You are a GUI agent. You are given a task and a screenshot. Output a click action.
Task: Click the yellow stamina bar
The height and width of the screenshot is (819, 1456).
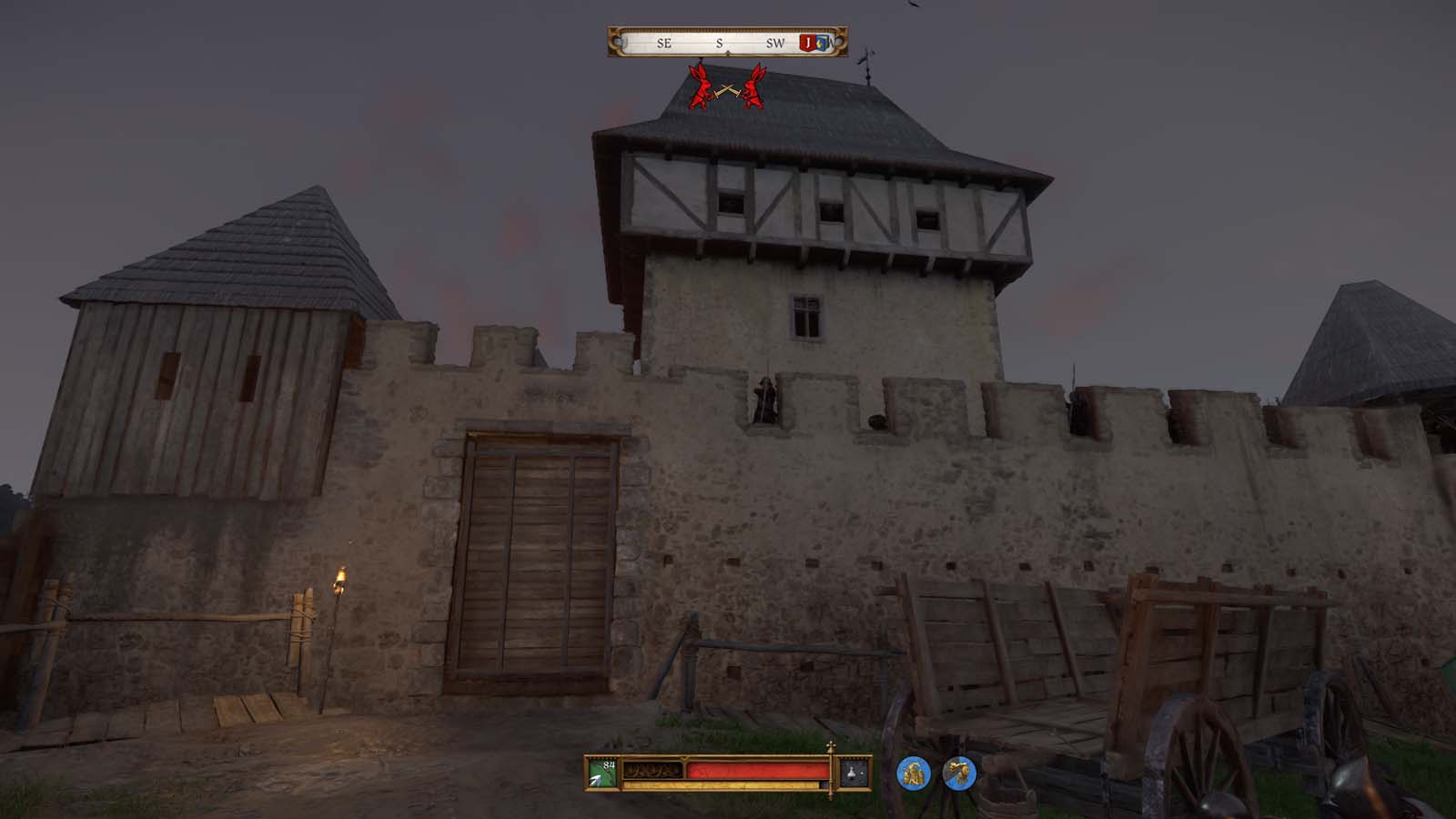coord(719,784)
